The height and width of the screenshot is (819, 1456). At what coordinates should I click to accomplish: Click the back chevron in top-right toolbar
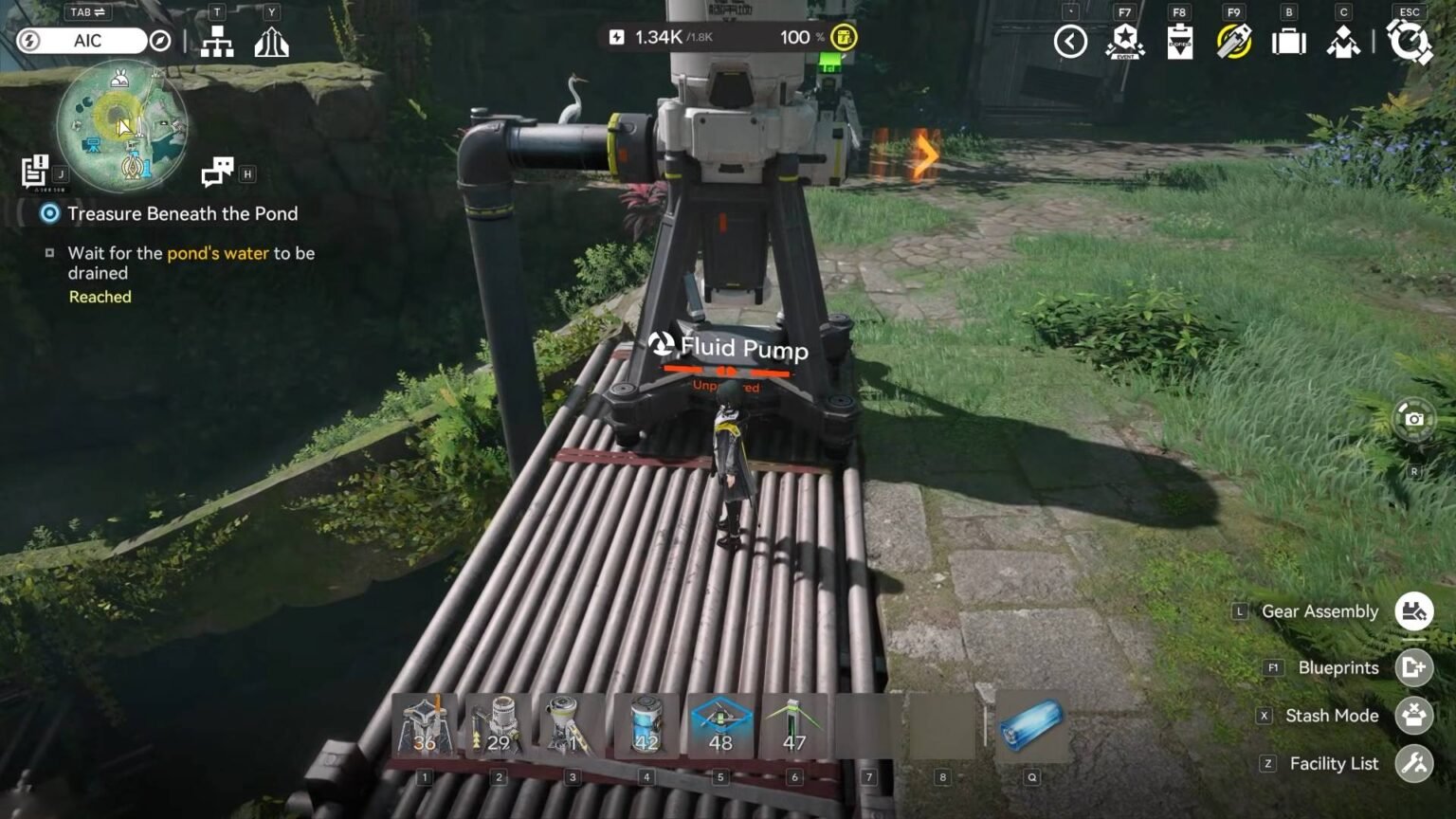1070,42
